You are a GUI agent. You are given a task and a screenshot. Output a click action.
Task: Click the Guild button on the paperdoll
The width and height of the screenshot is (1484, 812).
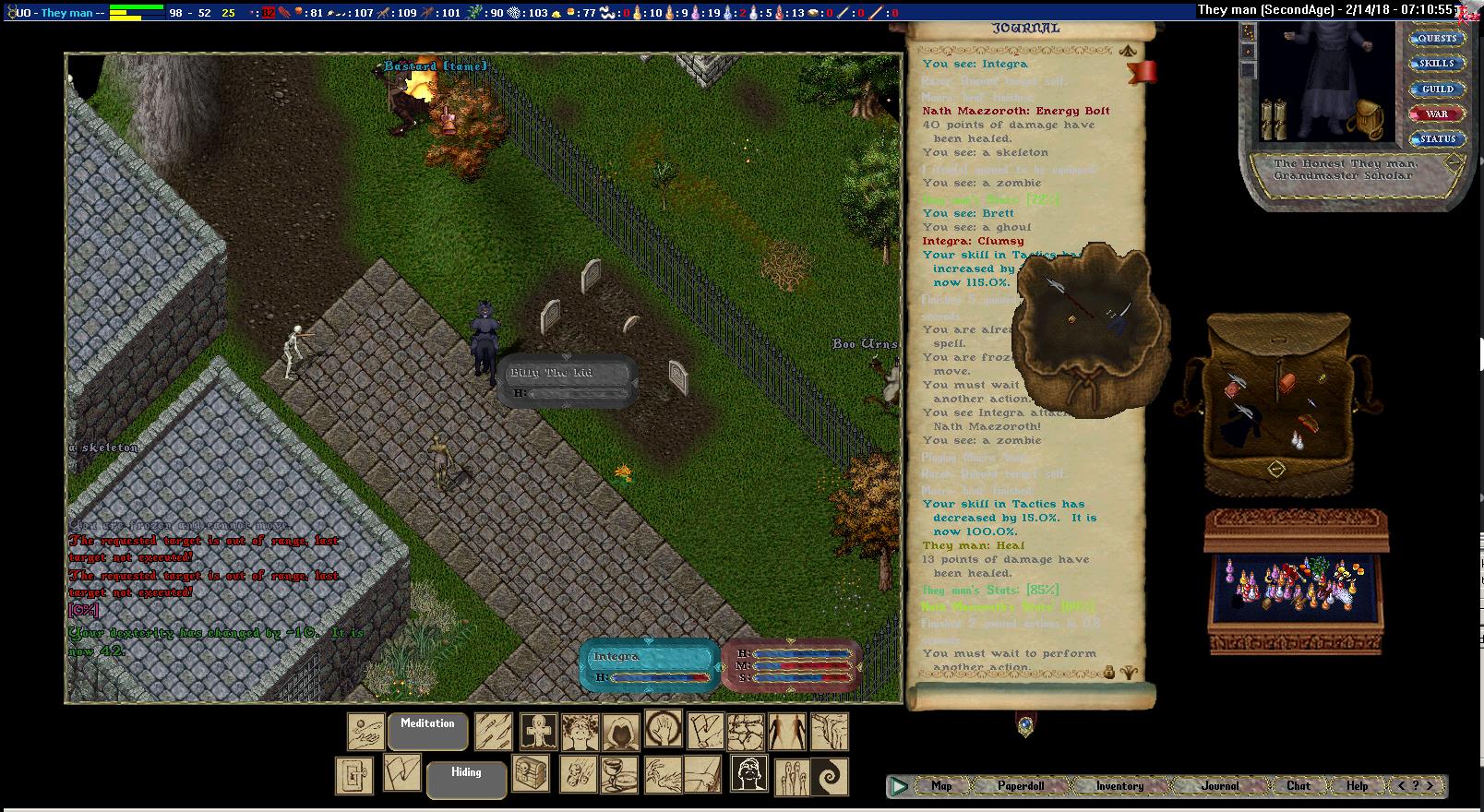pyautogui.click(x=1437, y=90)
